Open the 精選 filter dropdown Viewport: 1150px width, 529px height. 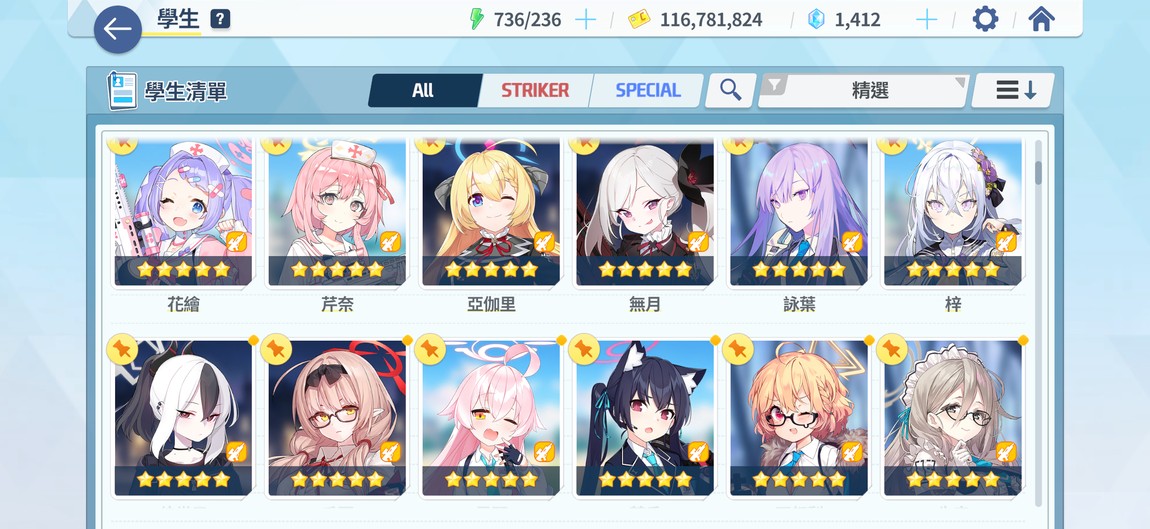tap(865, 91)
